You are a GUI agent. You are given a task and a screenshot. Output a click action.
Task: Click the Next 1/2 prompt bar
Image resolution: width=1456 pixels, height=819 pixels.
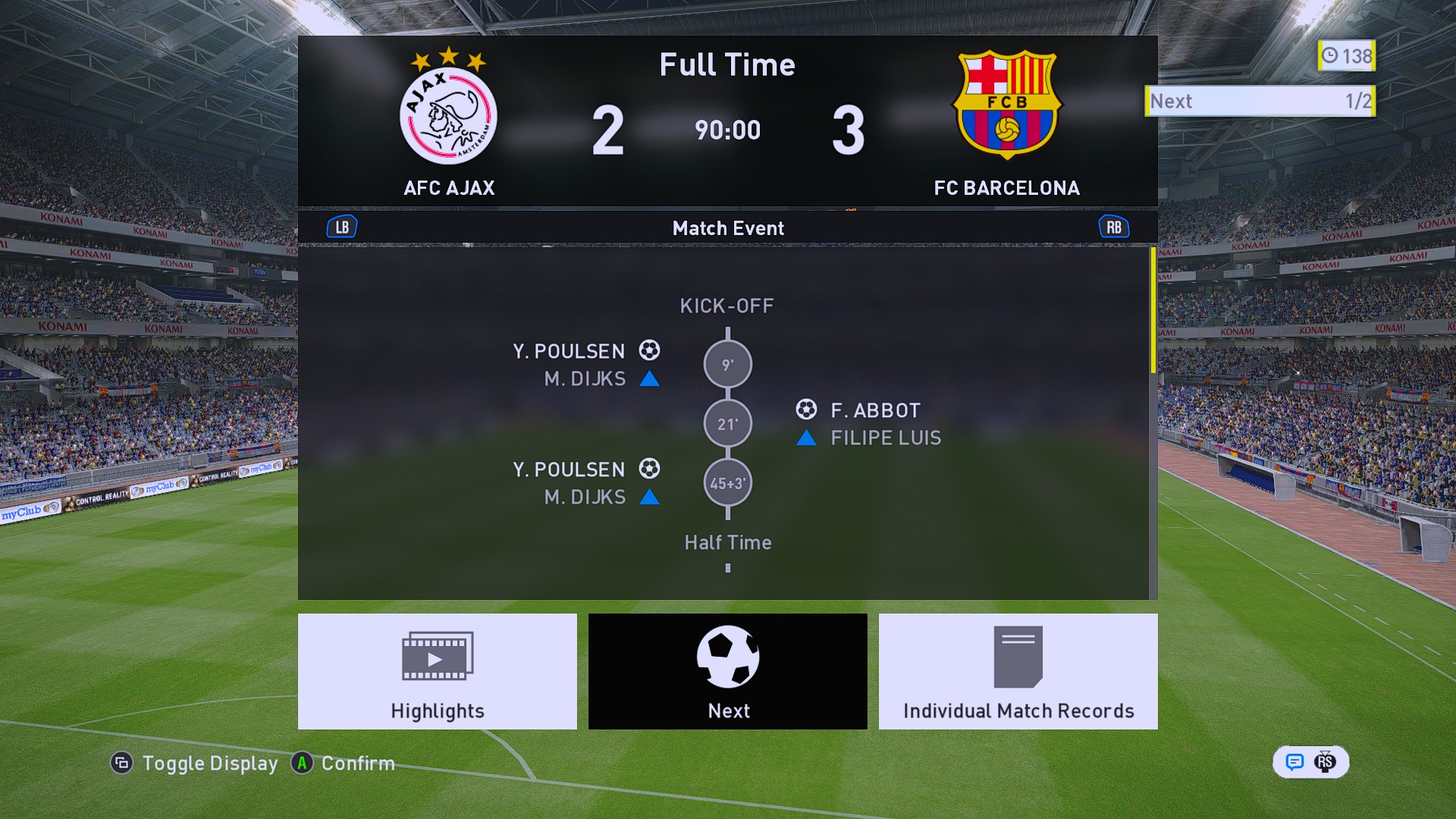tap(1260, 101)
